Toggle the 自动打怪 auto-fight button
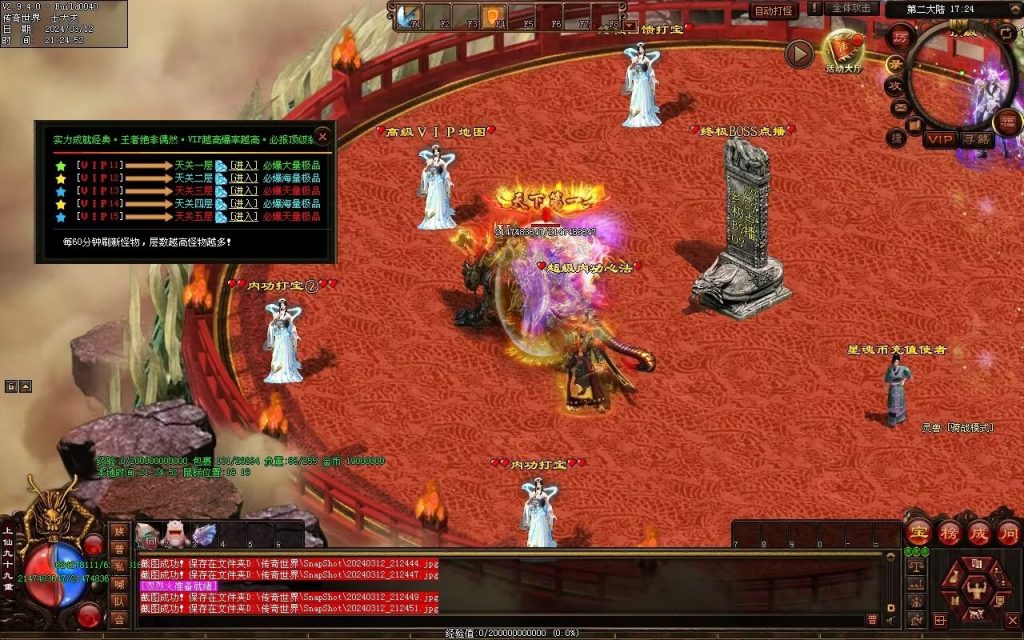This screenshot has width=1024, height=640. [x=774, y=11]
